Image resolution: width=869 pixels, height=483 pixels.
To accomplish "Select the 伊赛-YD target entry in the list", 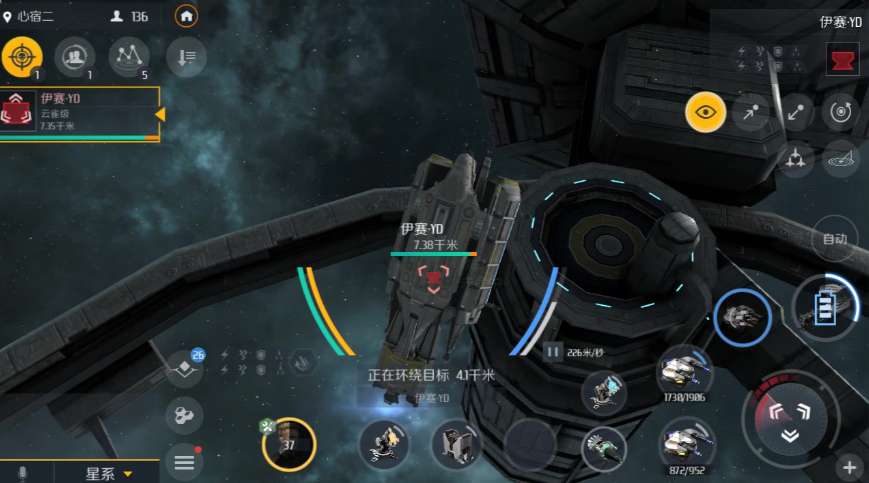I will tap(80, 112).
